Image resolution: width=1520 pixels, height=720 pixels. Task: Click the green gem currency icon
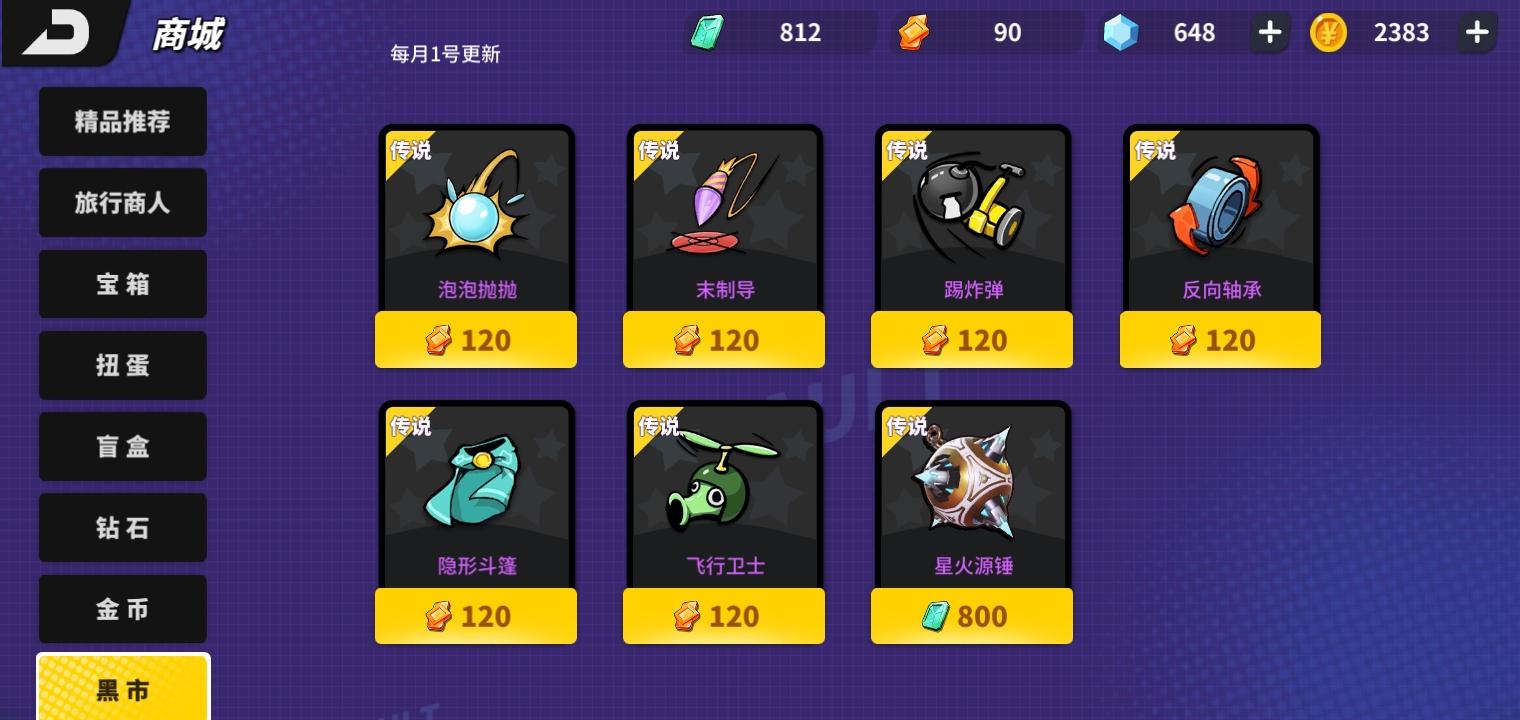tap(707, 32)
